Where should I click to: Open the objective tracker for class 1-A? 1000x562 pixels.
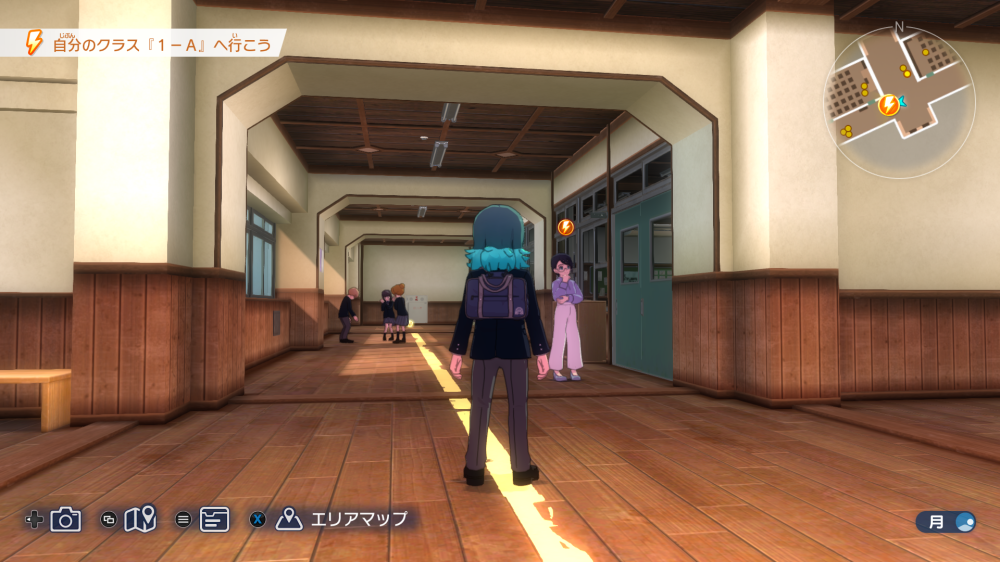150,43
